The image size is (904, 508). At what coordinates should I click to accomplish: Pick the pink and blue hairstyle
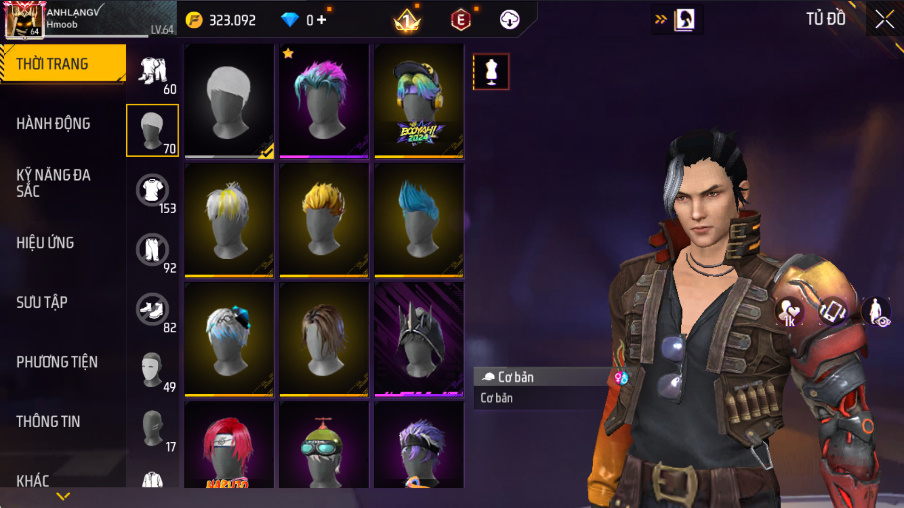(324, 100)
